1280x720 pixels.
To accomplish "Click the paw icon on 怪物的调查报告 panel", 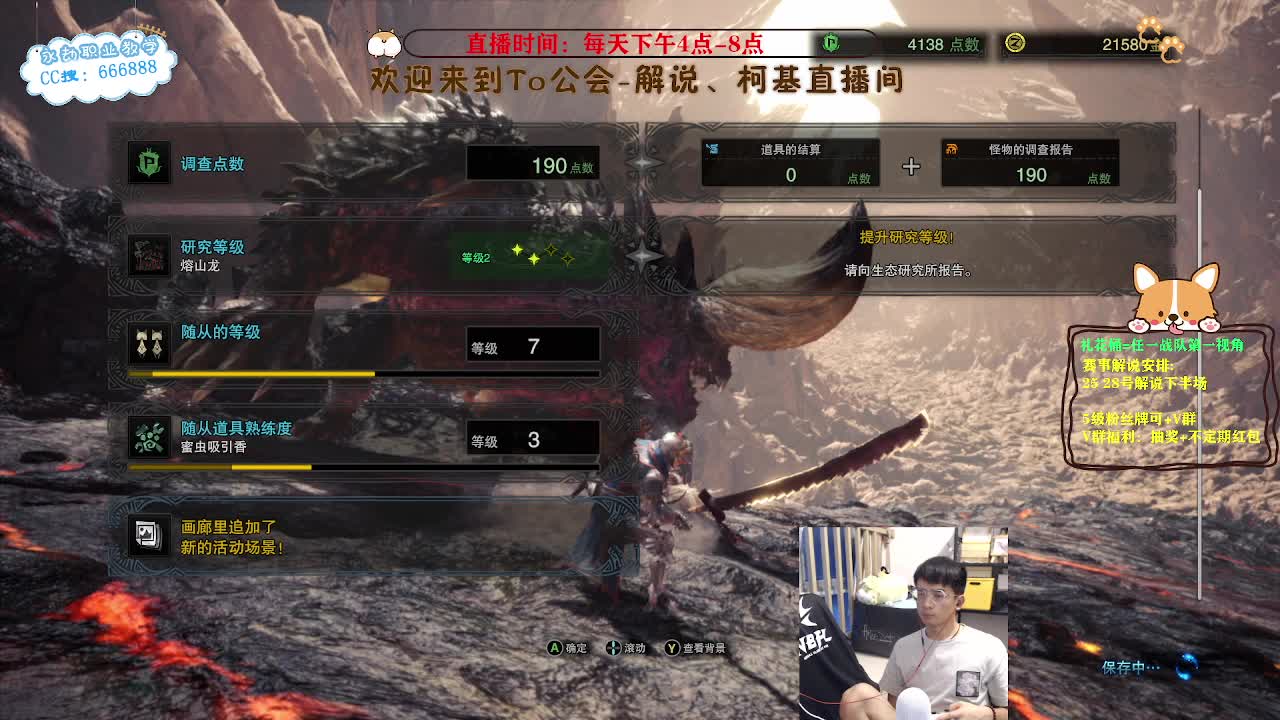I will [x=953, y=152].
